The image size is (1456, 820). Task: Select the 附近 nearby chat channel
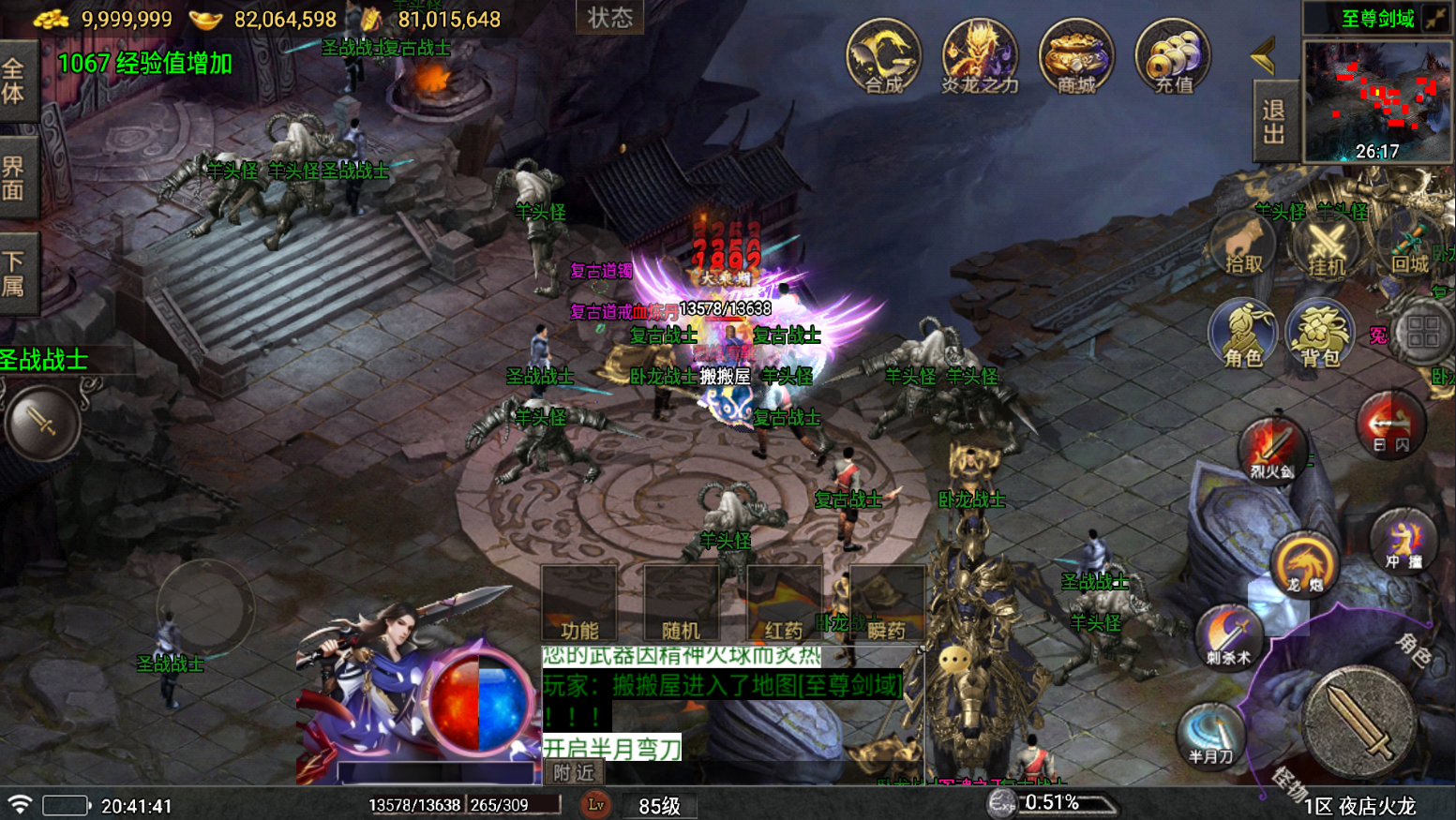point(573,772)
